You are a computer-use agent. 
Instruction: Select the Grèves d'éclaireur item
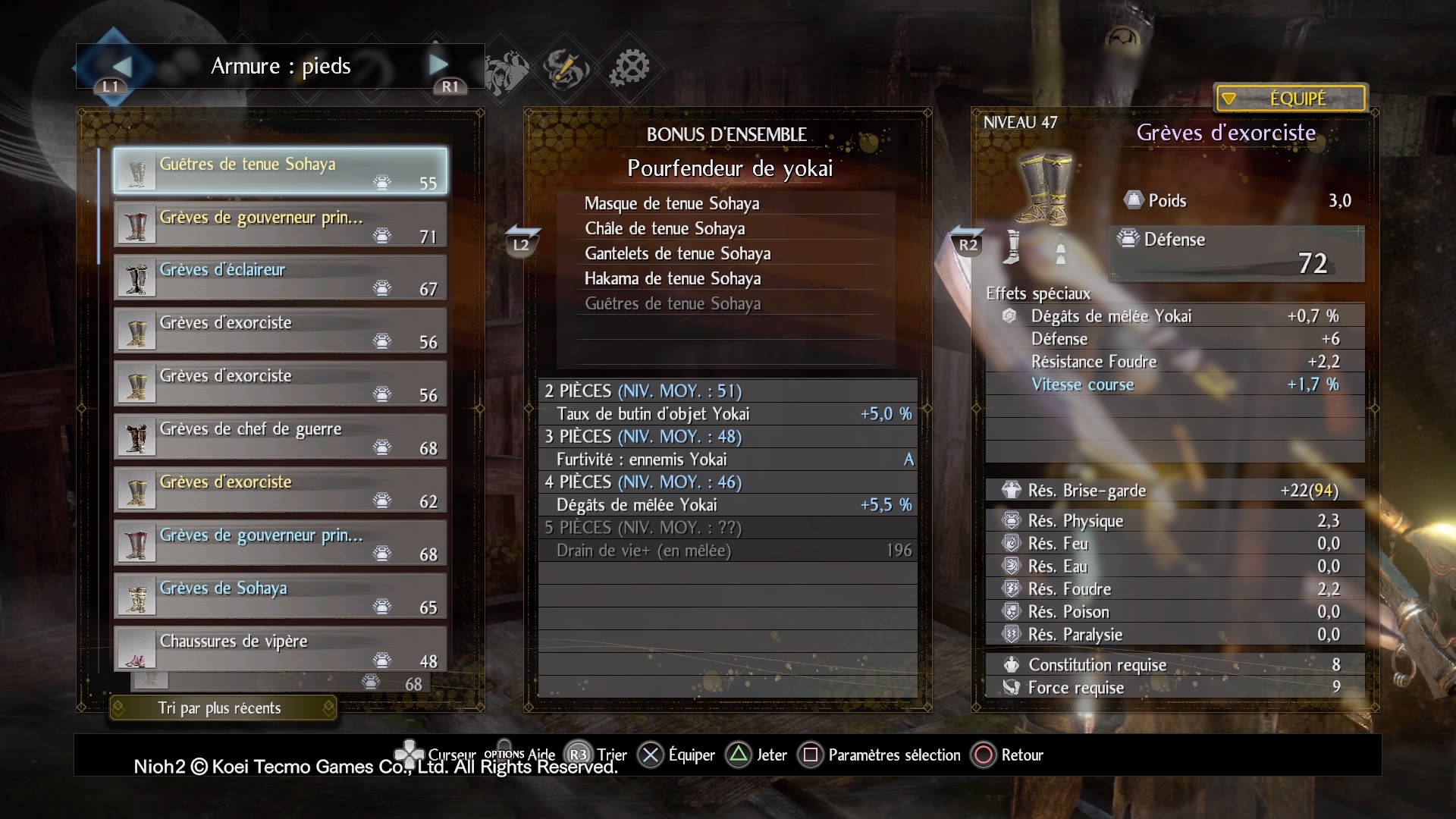pos(280,277)
